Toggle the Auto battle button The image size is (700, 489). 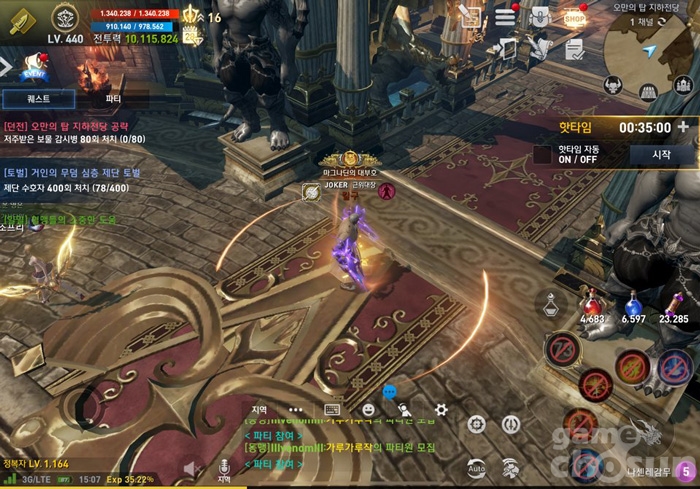tap(477, 467)
